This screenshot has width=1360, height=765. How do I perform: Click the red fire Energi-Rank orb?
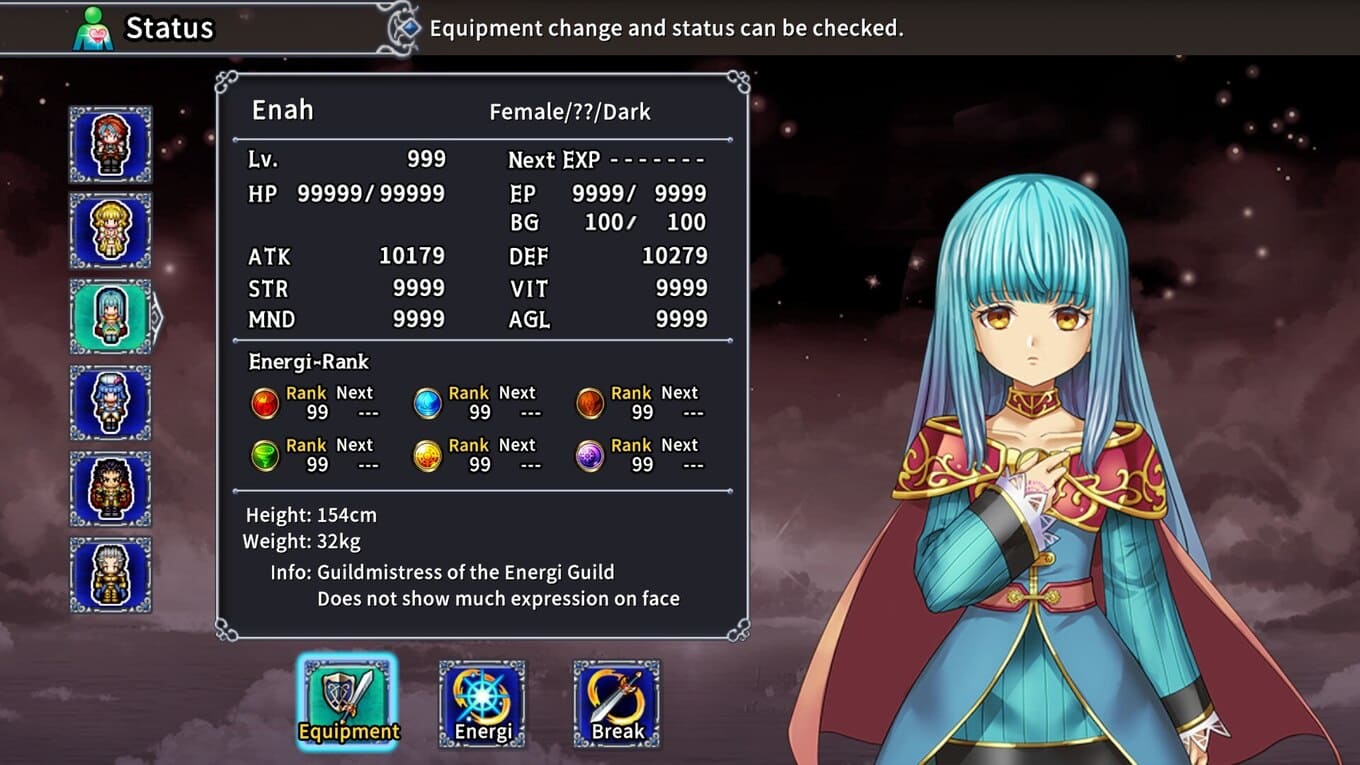(264, 403)
